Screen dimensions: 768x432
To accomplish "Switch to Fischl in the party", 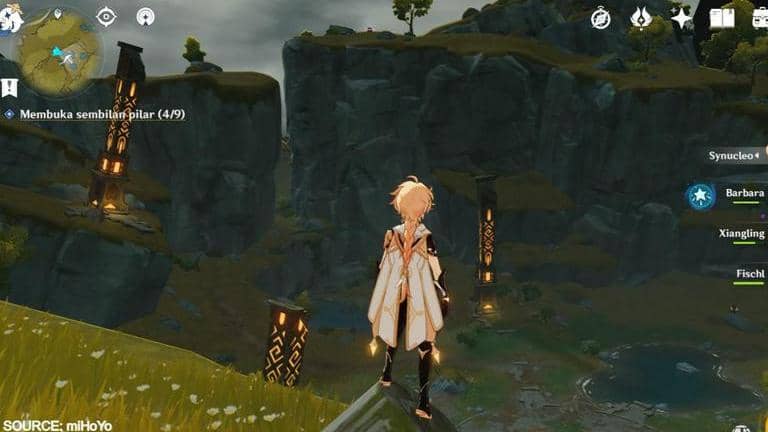I will (748, 272).
